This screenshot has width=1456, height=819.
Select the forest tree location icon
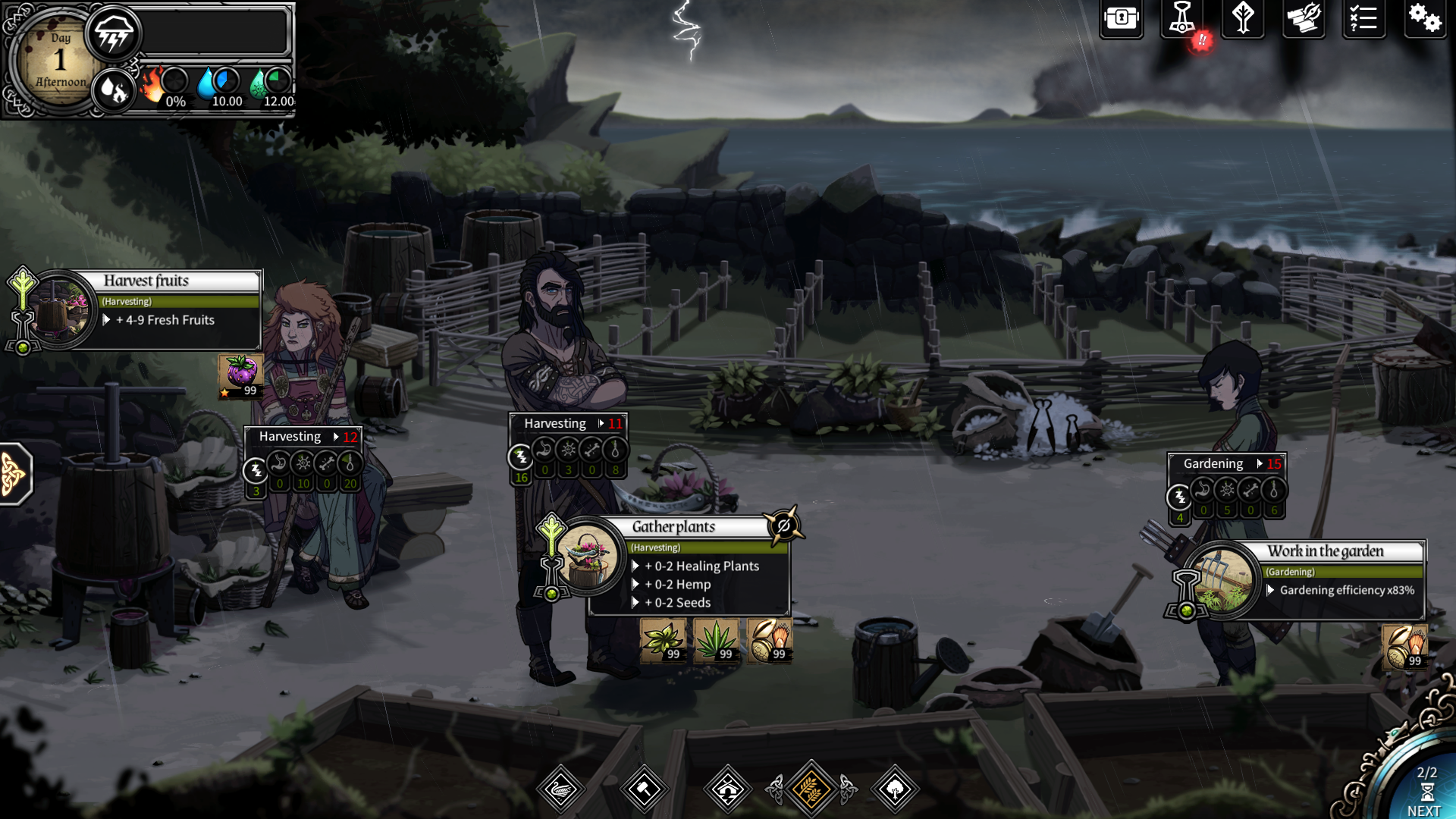895,788
